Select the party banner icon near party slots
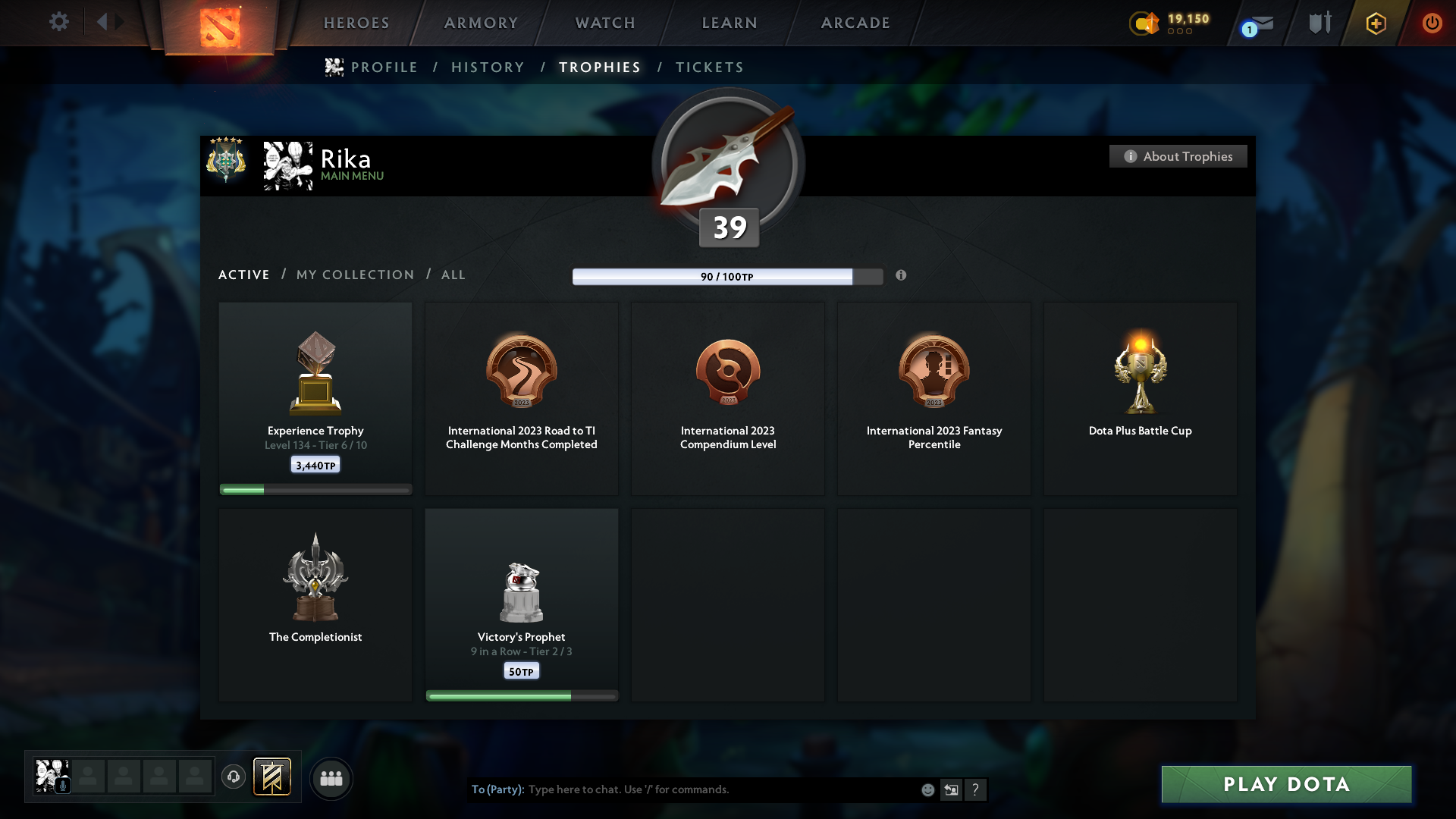Image resolution: width=1456 pixels, height=819 pixels. click(273, 777)
